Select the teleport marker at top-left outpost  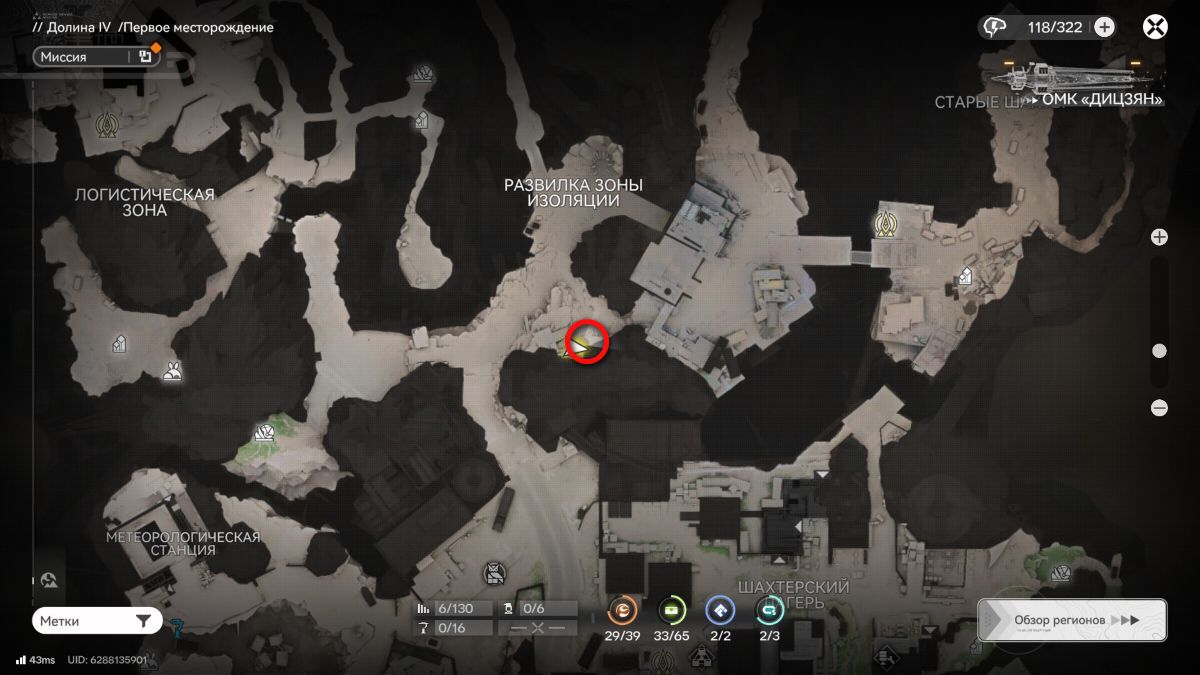click(106, 126)
